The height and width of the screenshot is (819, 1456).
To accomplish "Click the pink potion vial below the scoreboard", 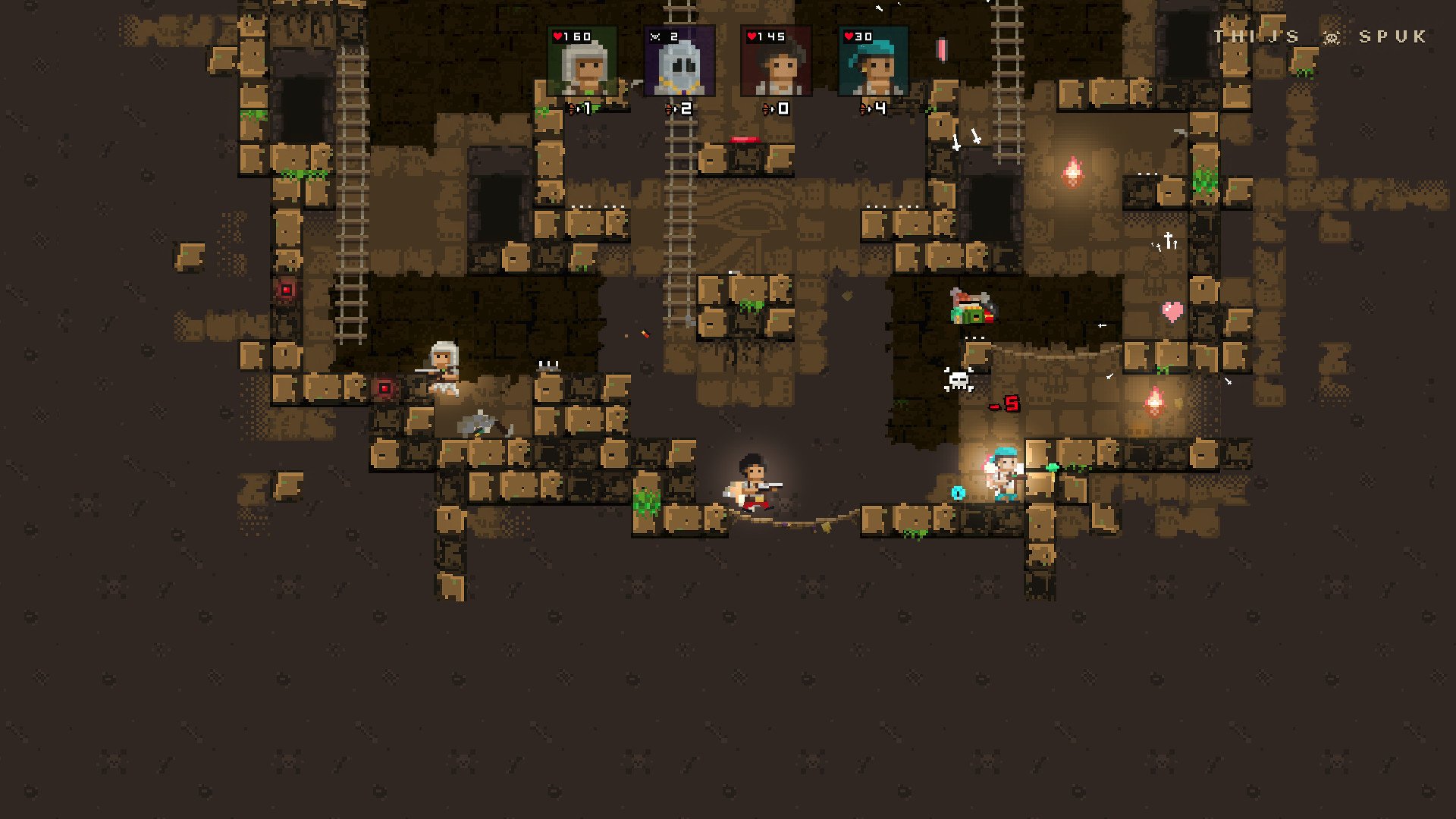I will pos(942,48).
